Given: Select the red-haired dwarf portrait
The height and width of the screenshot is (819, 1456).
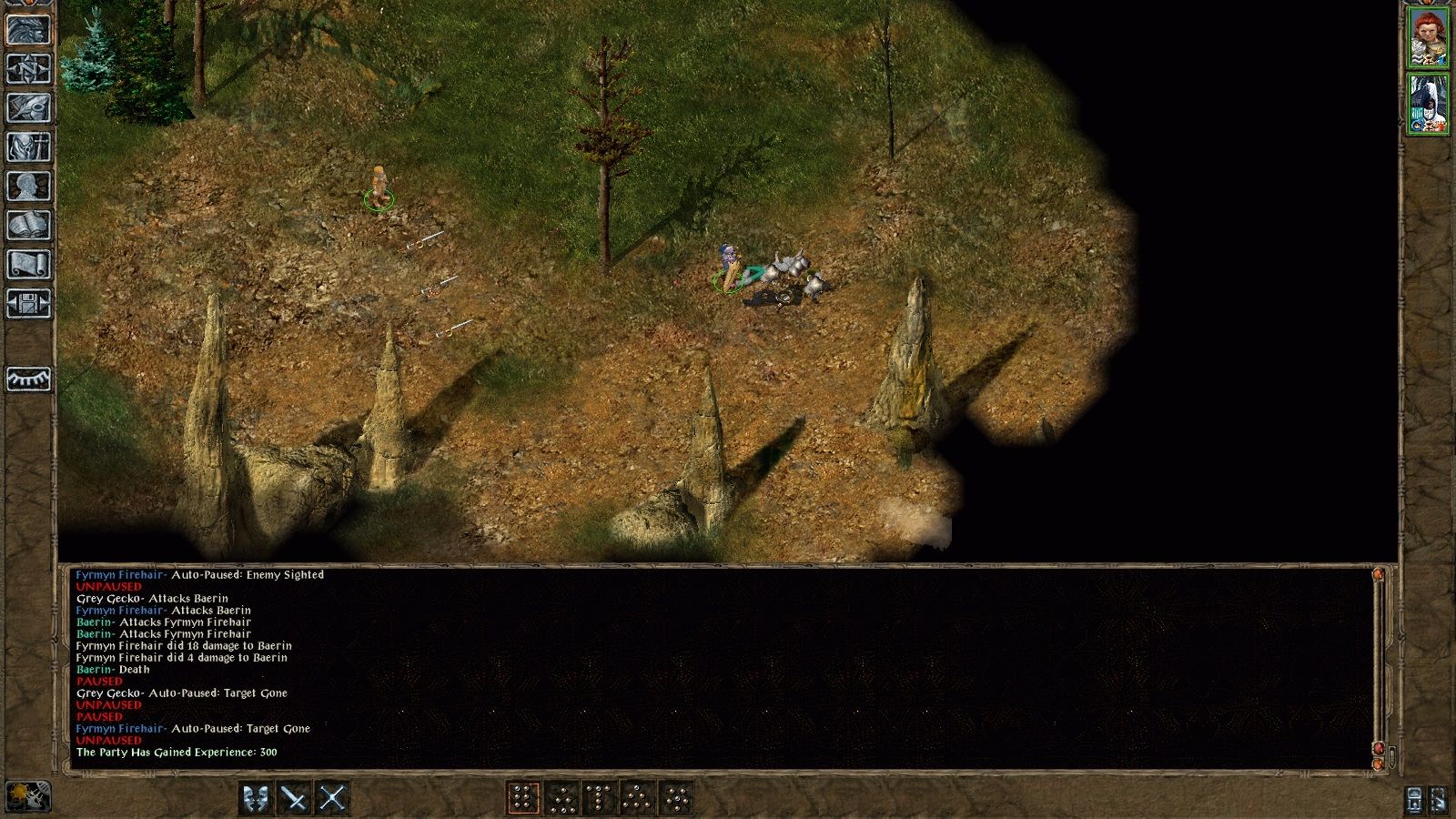Looking at the screenshot, I should [1428, 37].
